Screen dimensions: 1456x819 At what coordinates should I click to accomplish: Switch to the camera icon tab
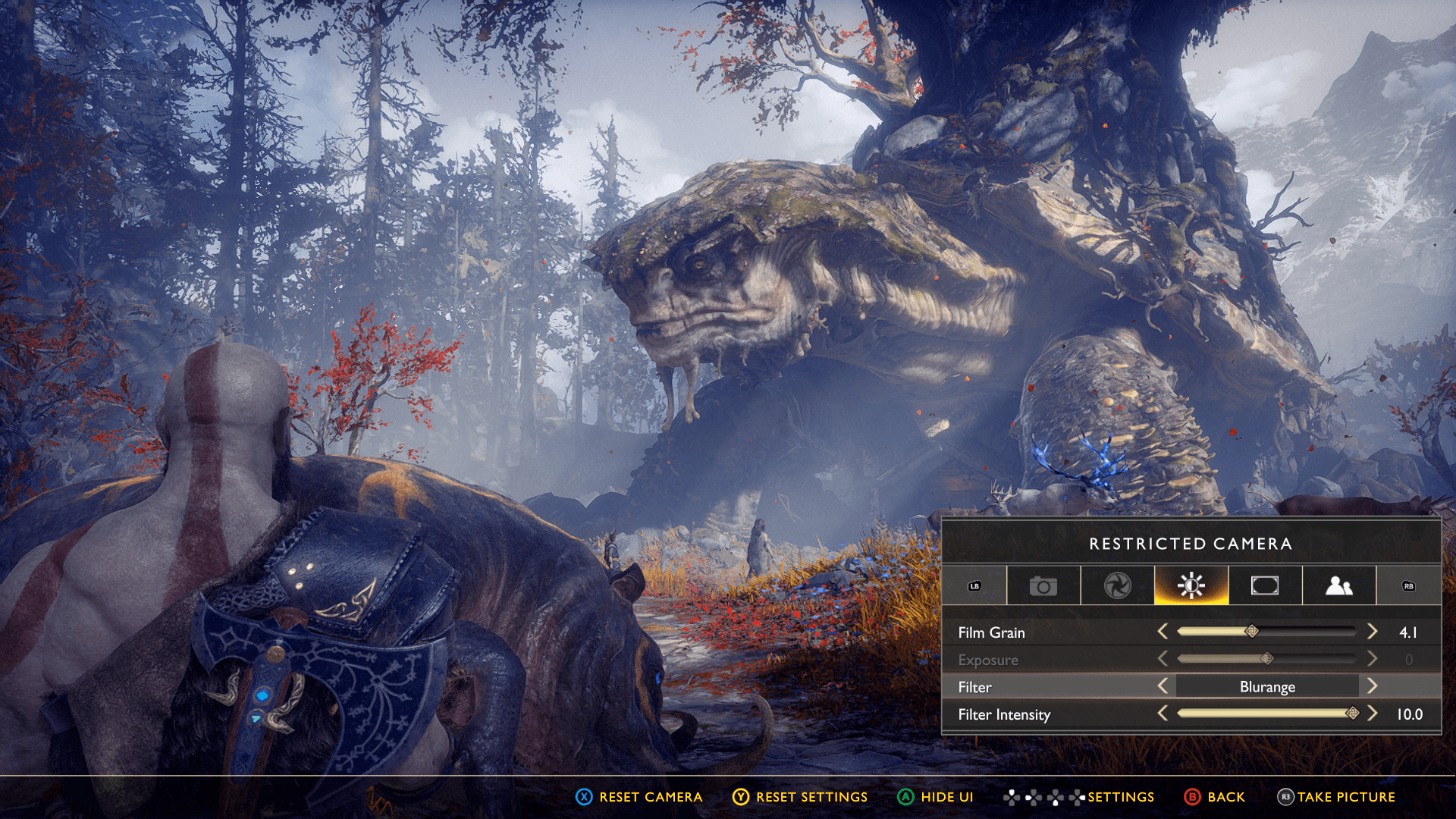click(x=1043, y=586)
